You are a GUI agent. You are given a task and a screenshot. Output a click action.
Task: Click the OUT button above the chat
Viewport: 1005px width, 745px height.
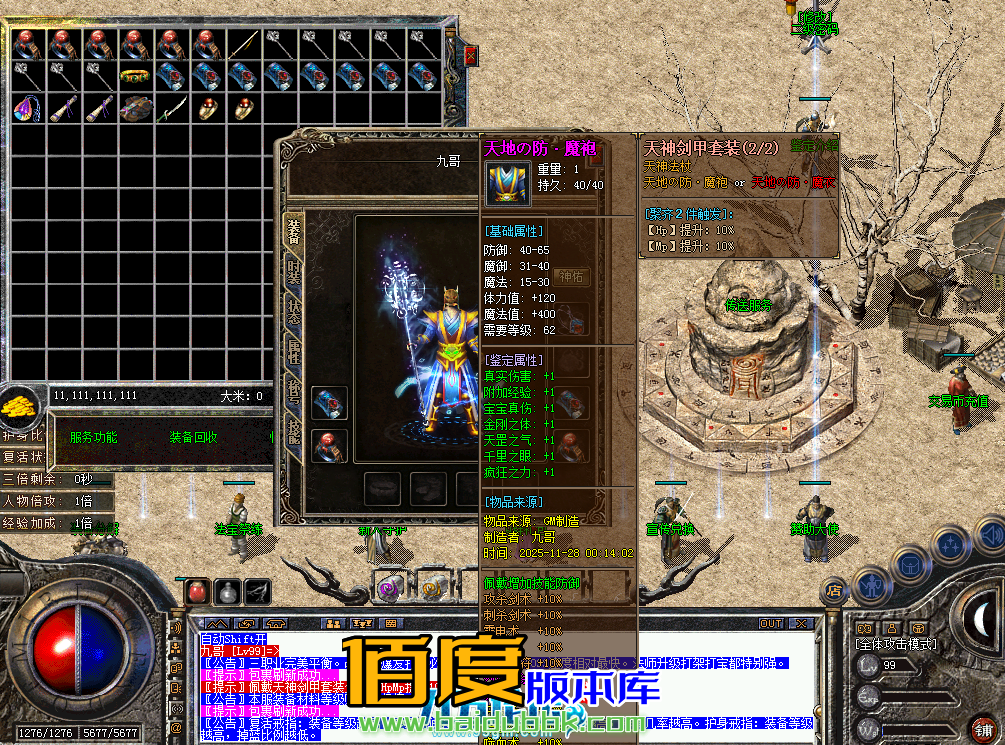[x=770, y=623]
